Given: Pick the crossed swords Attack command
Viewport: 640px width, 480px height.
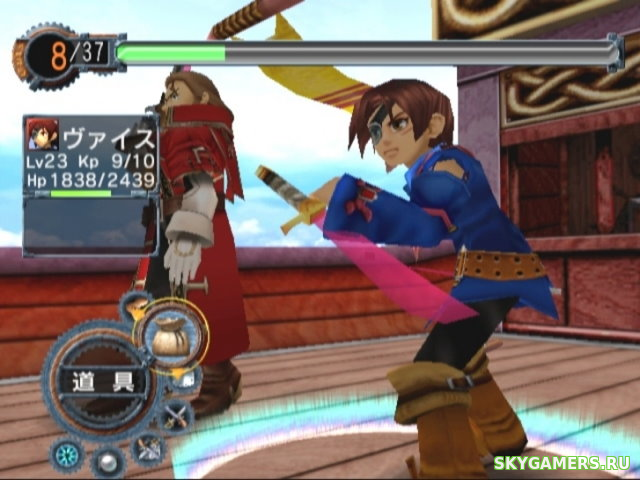Looking at the screenshot, I should coord(176,415).
